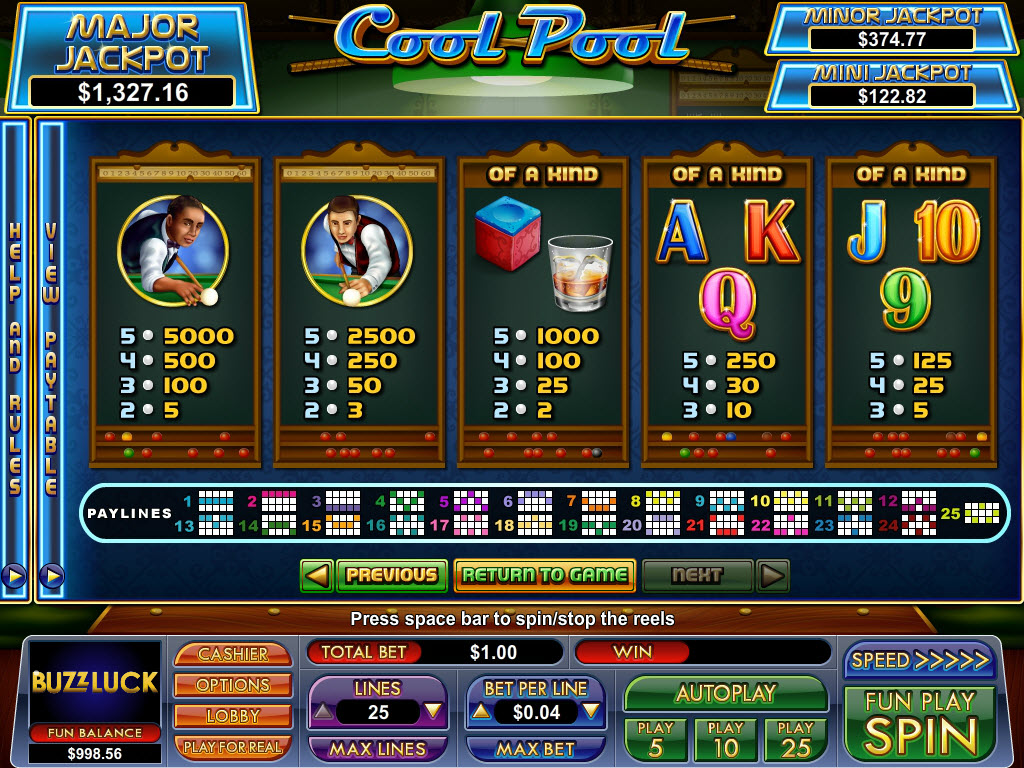Change the spin Speed setting

tap(919, 660)
